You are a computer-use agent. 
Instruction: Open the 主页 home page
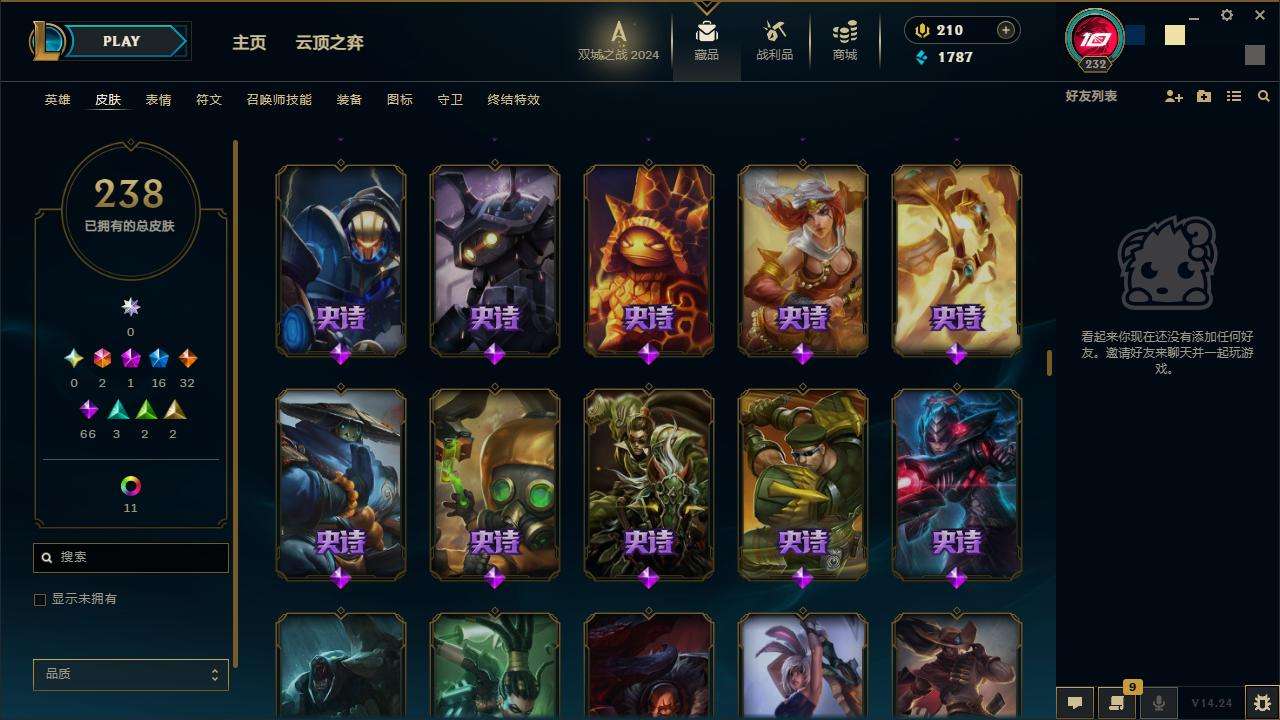tap(249, 43)
